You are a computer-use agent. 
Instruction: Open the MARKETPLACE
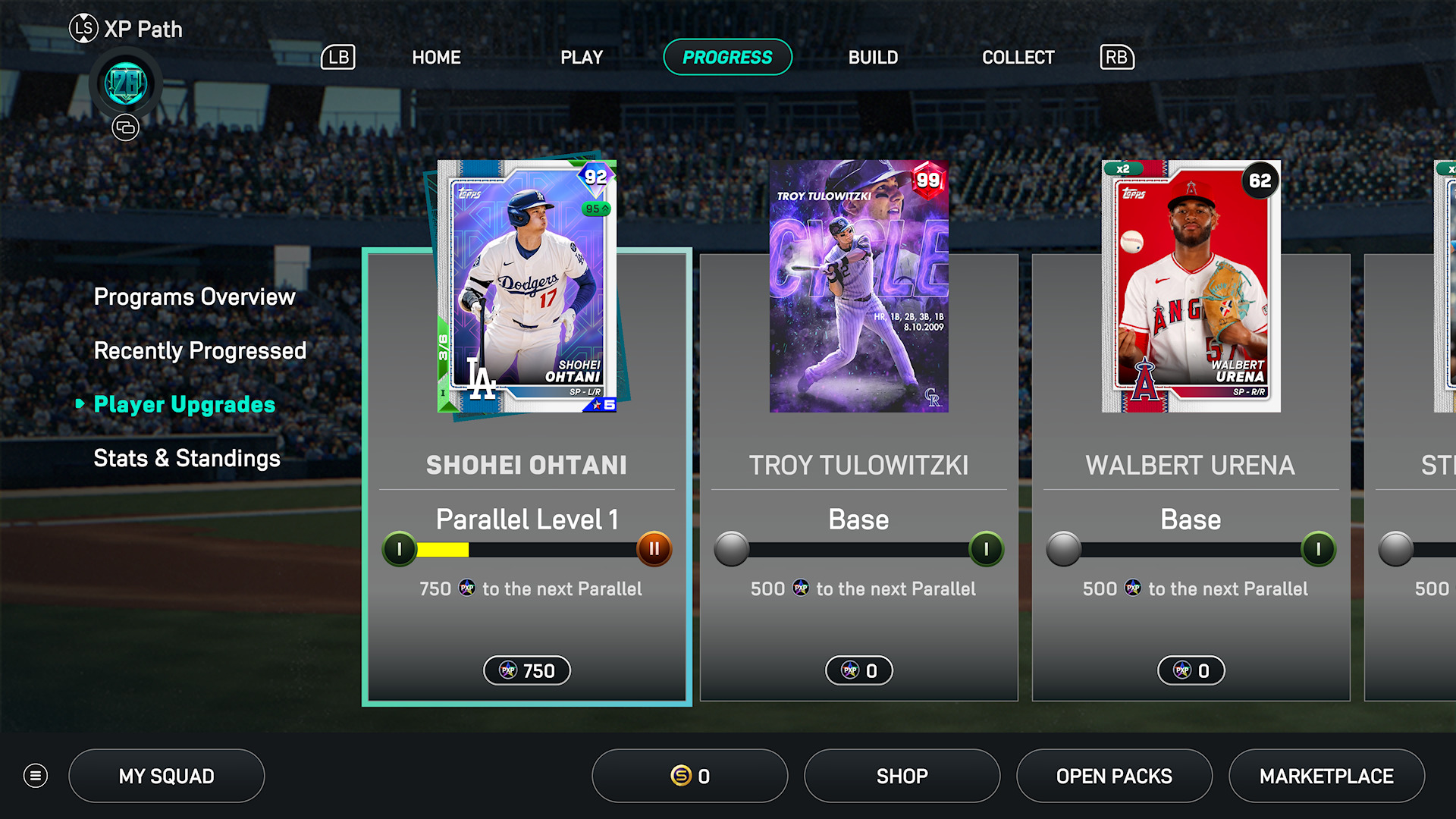pyautogui.click(x=1326, y=776)
